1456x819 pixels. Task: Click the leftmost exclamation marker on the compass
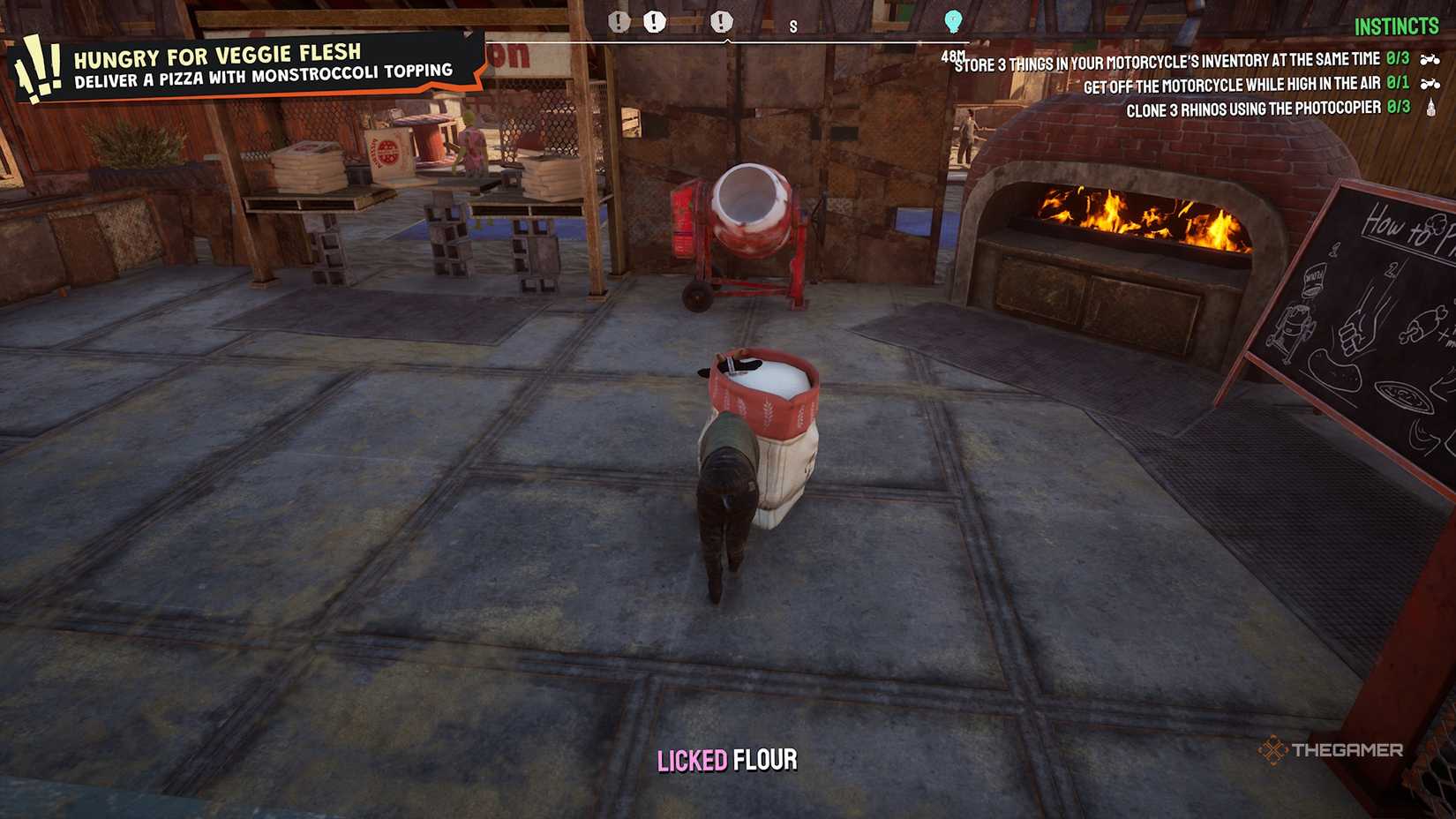click(619, 23)
